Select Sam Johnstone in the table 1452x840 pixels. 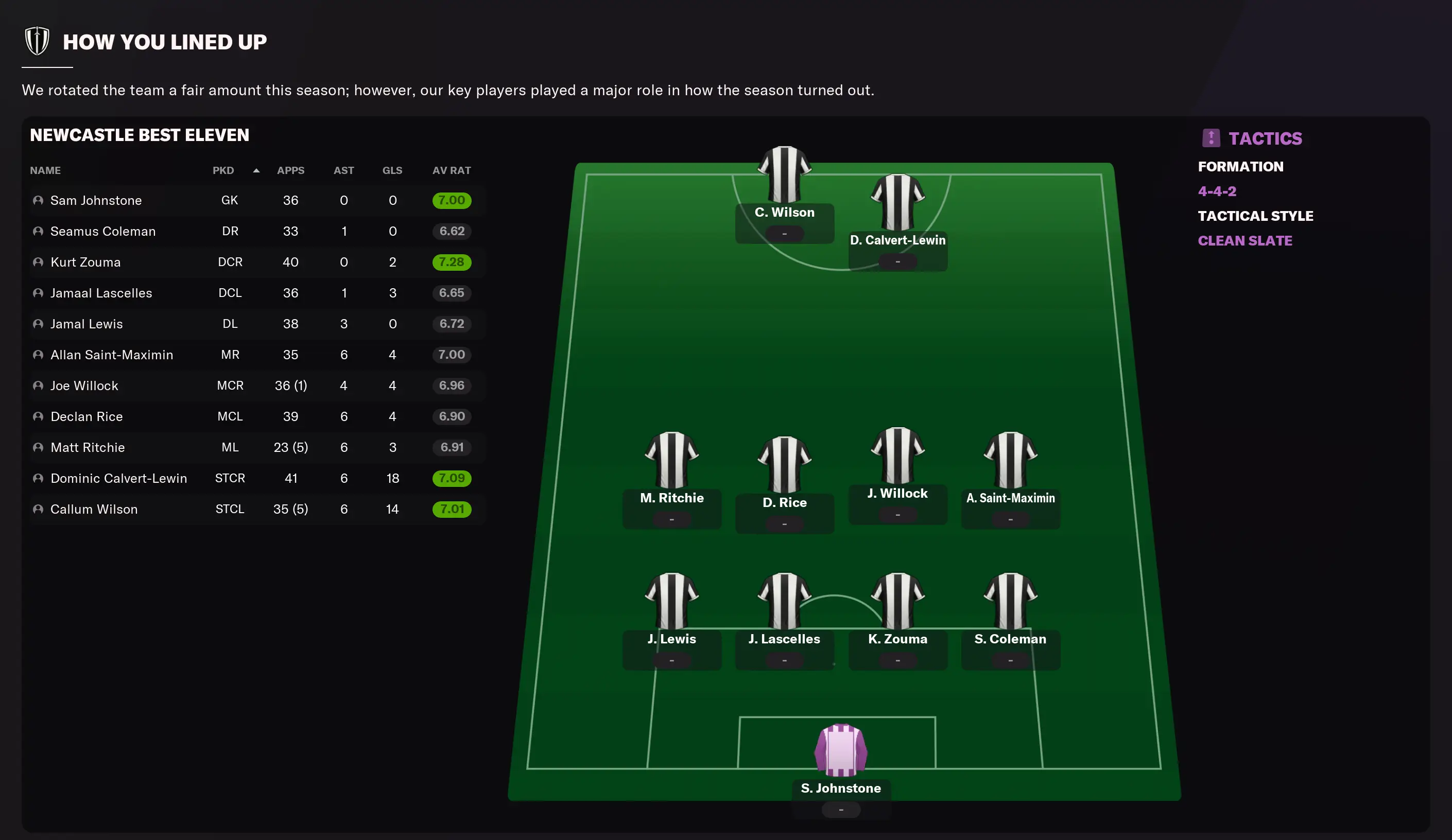pyautogui.click(x=96, y=201)
